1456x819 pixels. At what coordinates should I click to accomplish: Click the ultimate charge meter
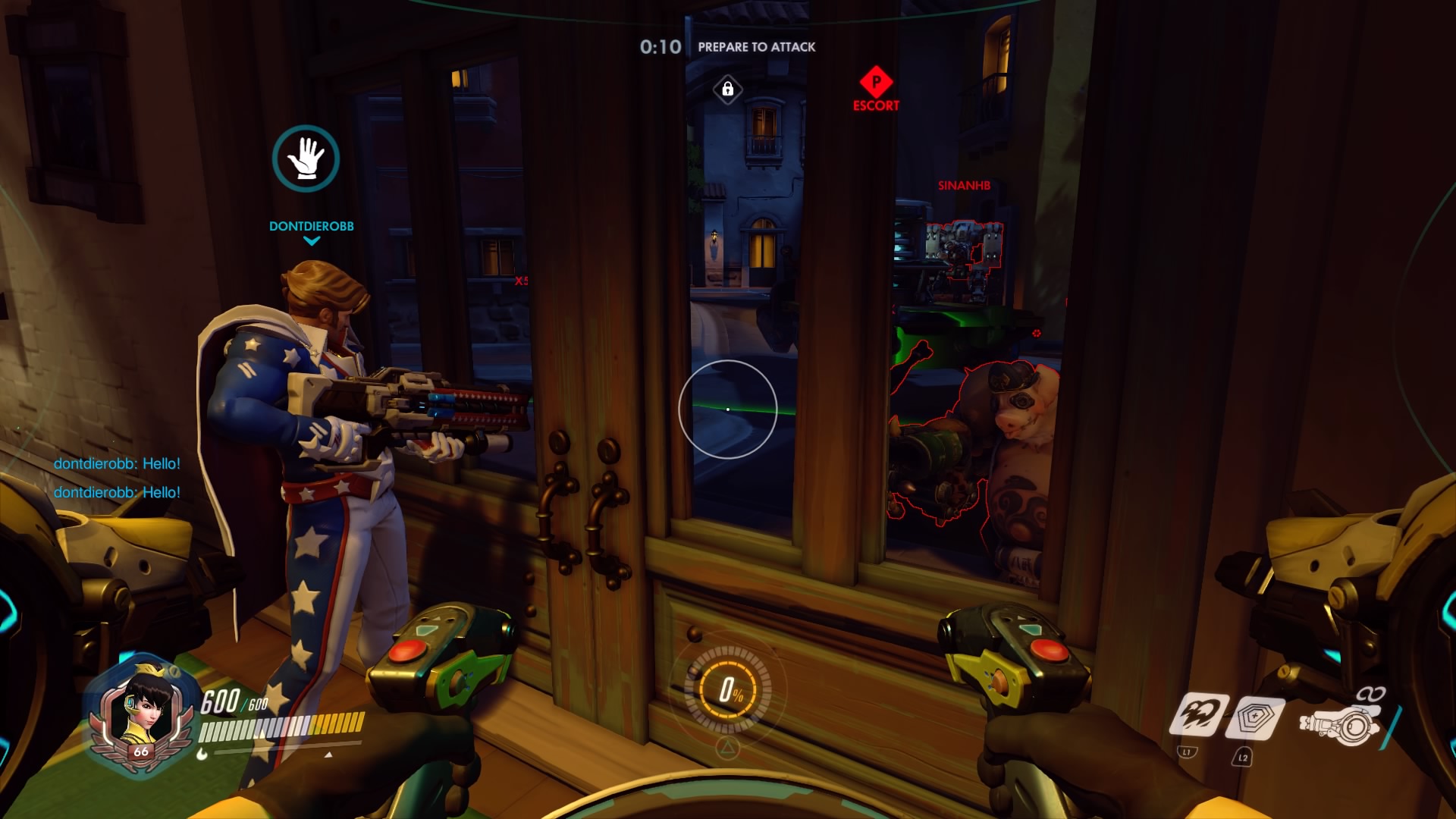pos(728,689)
